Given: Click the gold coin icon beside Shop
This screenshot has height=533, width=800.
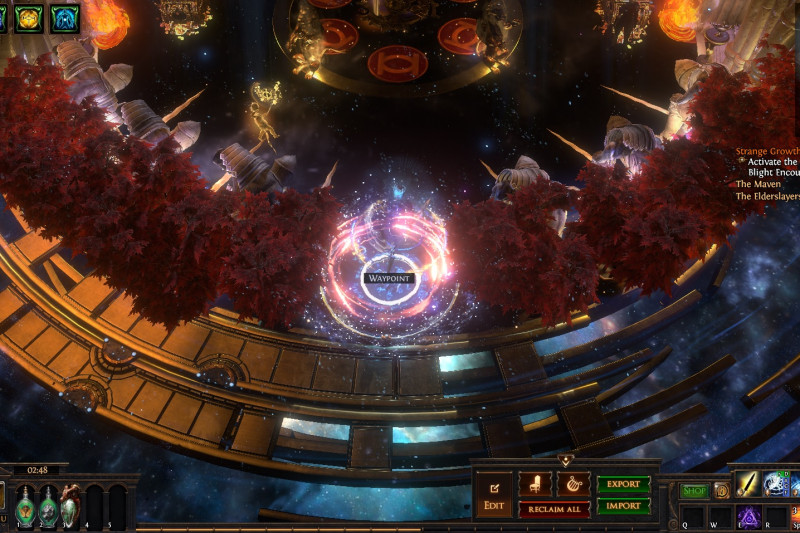Looking at the screenshot, I should [721, 491].
